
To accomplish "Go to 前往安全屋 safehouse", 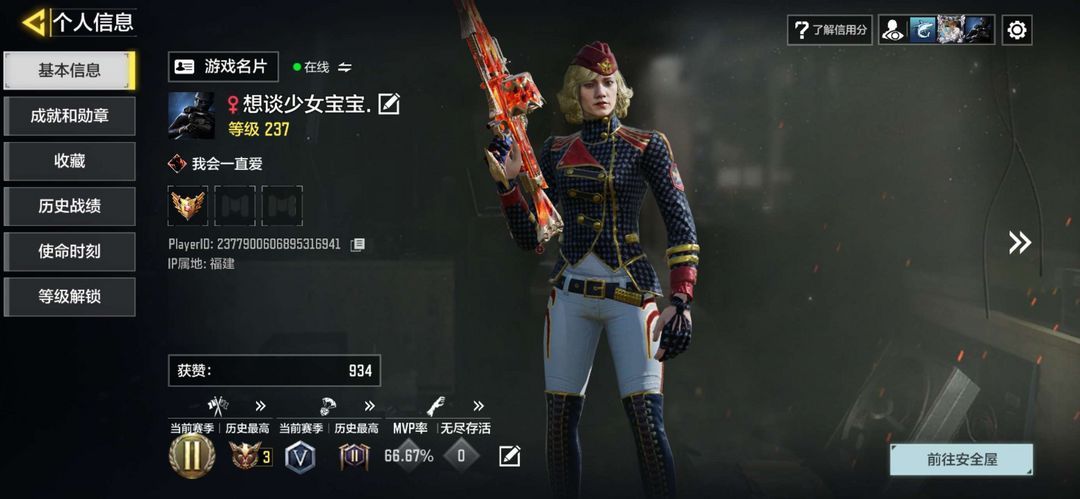I will pyautogui.click(x=961, y=460).
